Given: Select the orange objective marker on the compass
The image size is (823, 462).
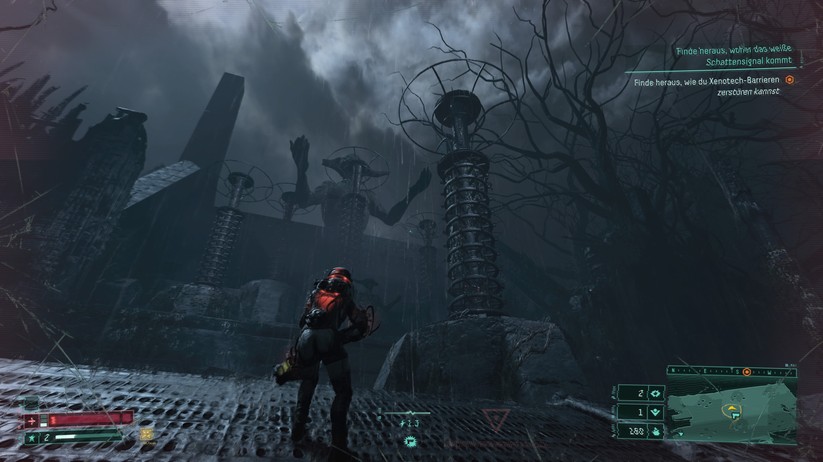Looking at the screenshot, I should click(x=747, y=372).
